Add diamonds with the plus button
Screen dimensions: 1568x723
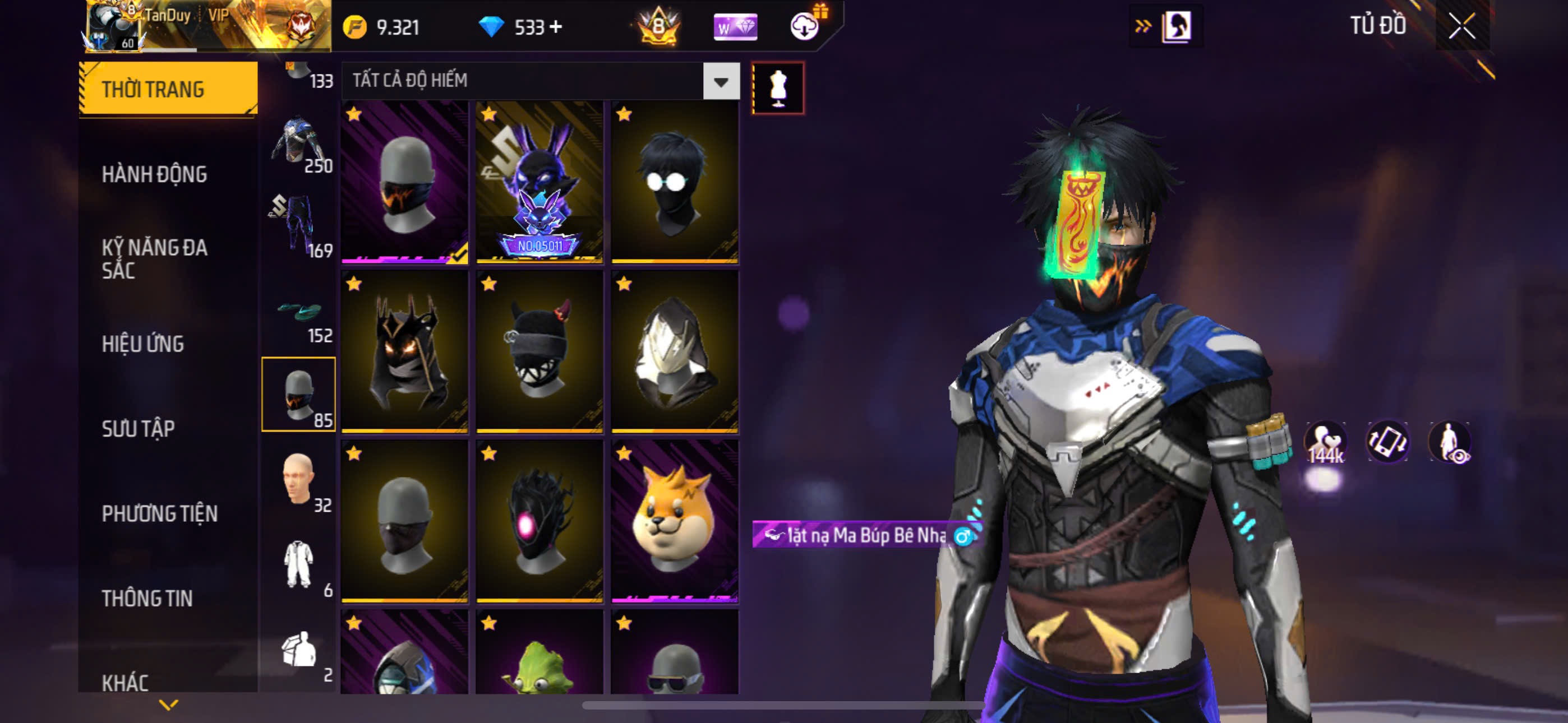pos(556,27)
